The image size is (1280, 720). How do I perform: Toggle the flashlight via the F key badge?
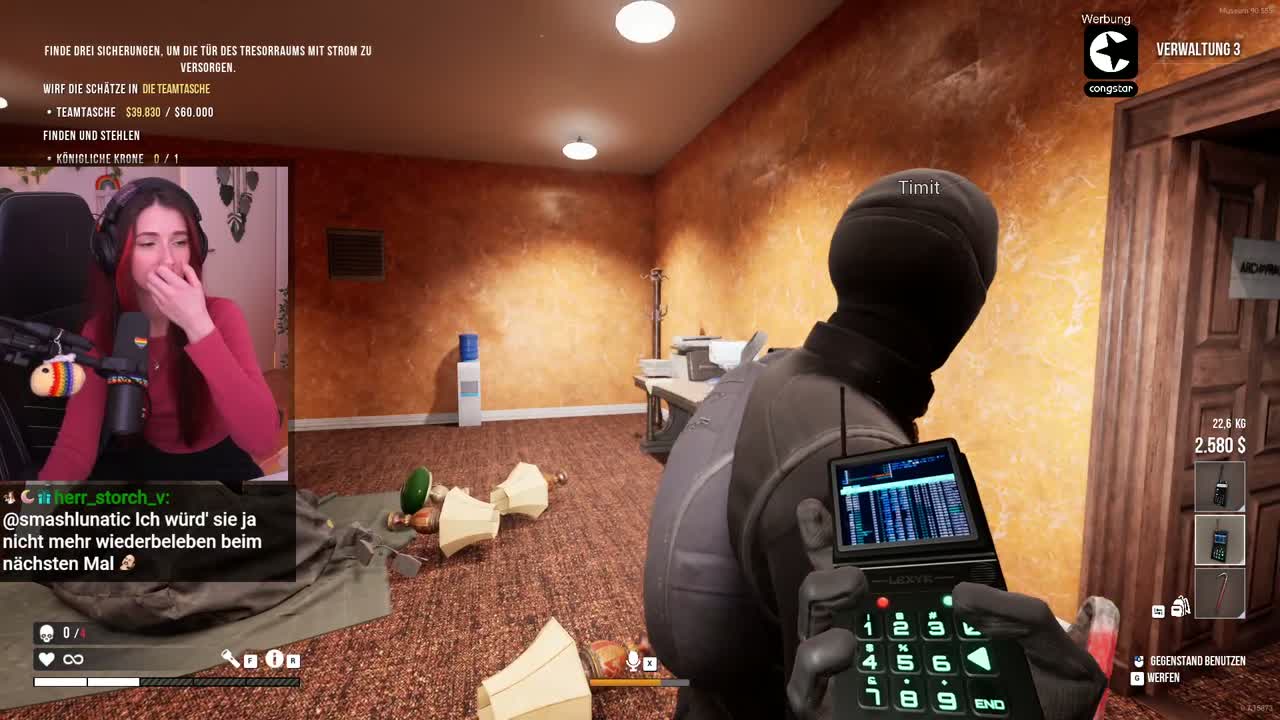coord(250,661)
